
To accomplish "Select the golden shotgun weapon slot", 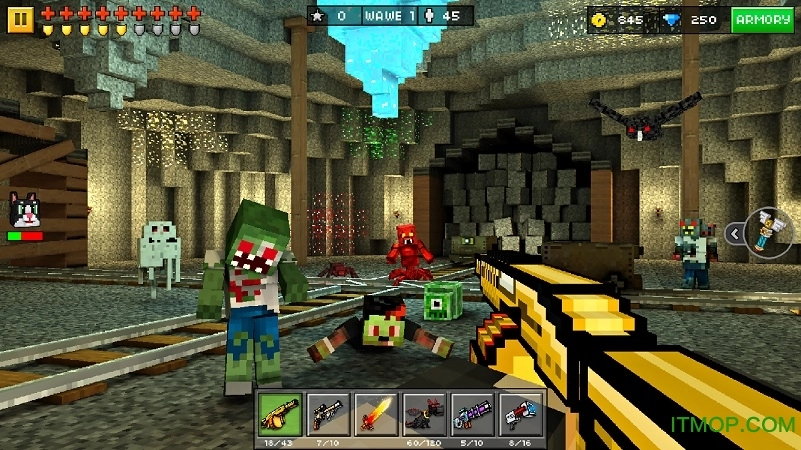I will 281,412.
